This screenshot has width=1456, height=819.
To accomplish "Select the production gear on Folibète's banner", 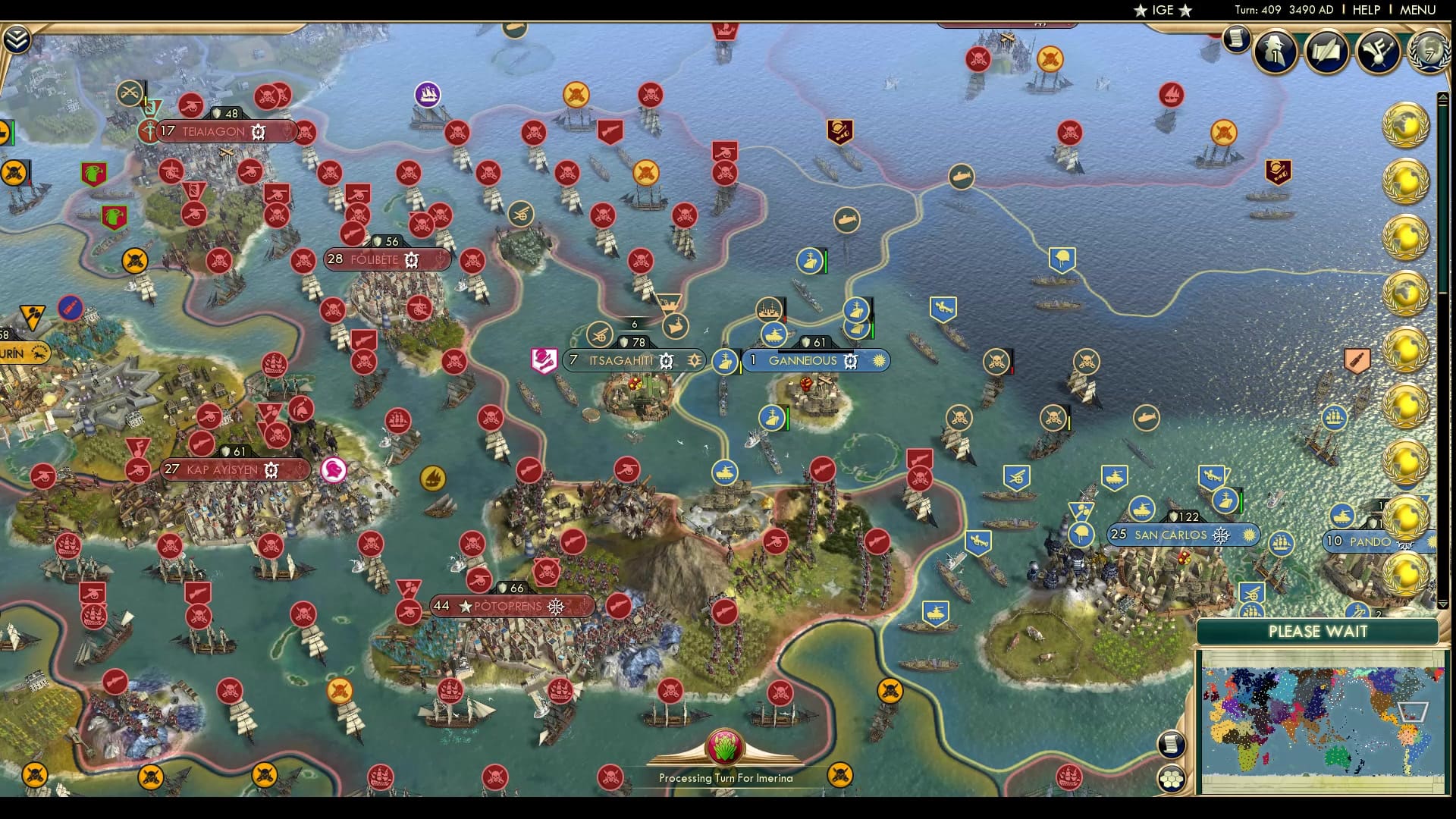I will 411,259.
